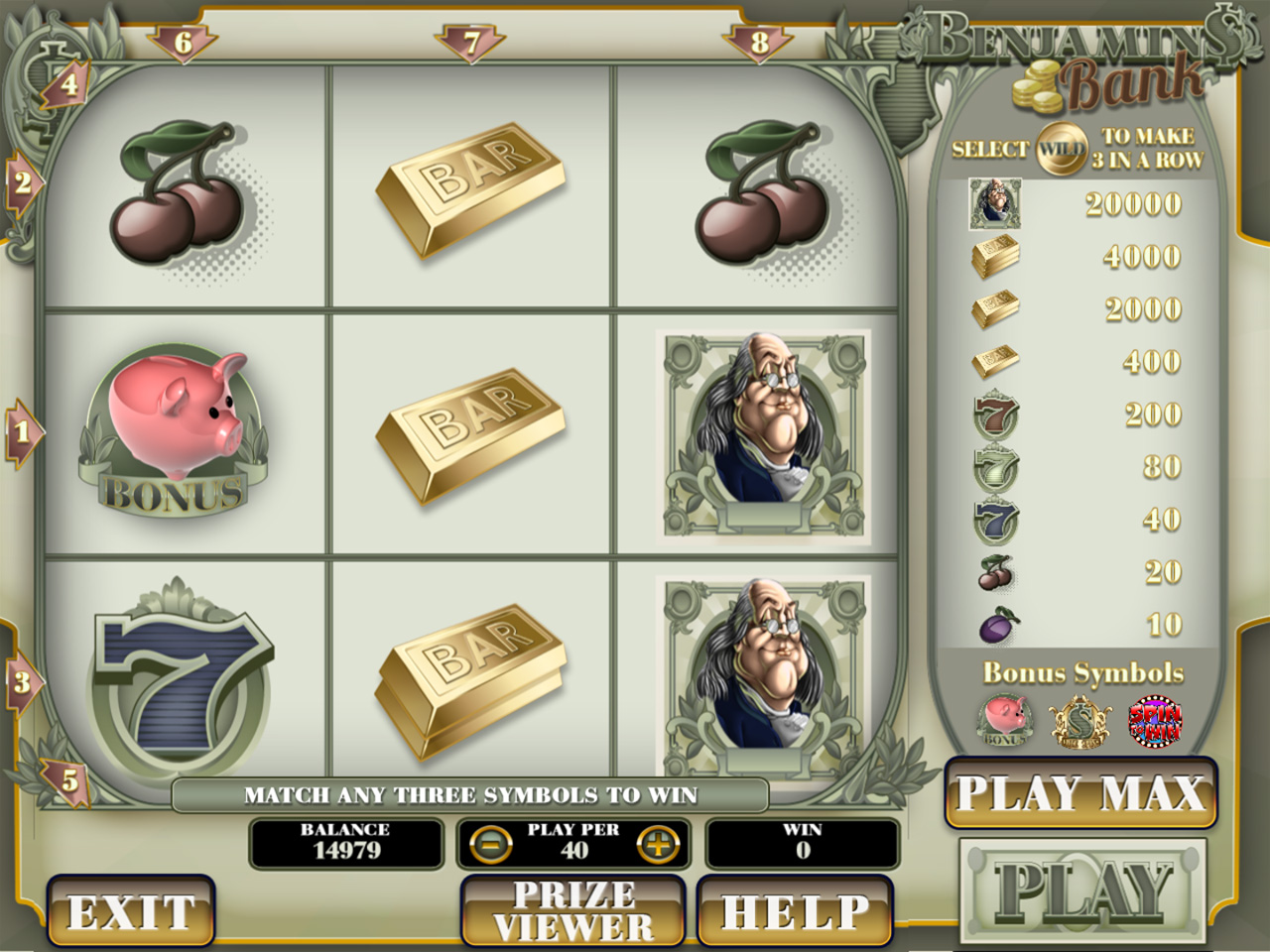This screenshot has width=1270, height=952.
Task: Select the plum symbol paying 10
Action: (997, 624)
